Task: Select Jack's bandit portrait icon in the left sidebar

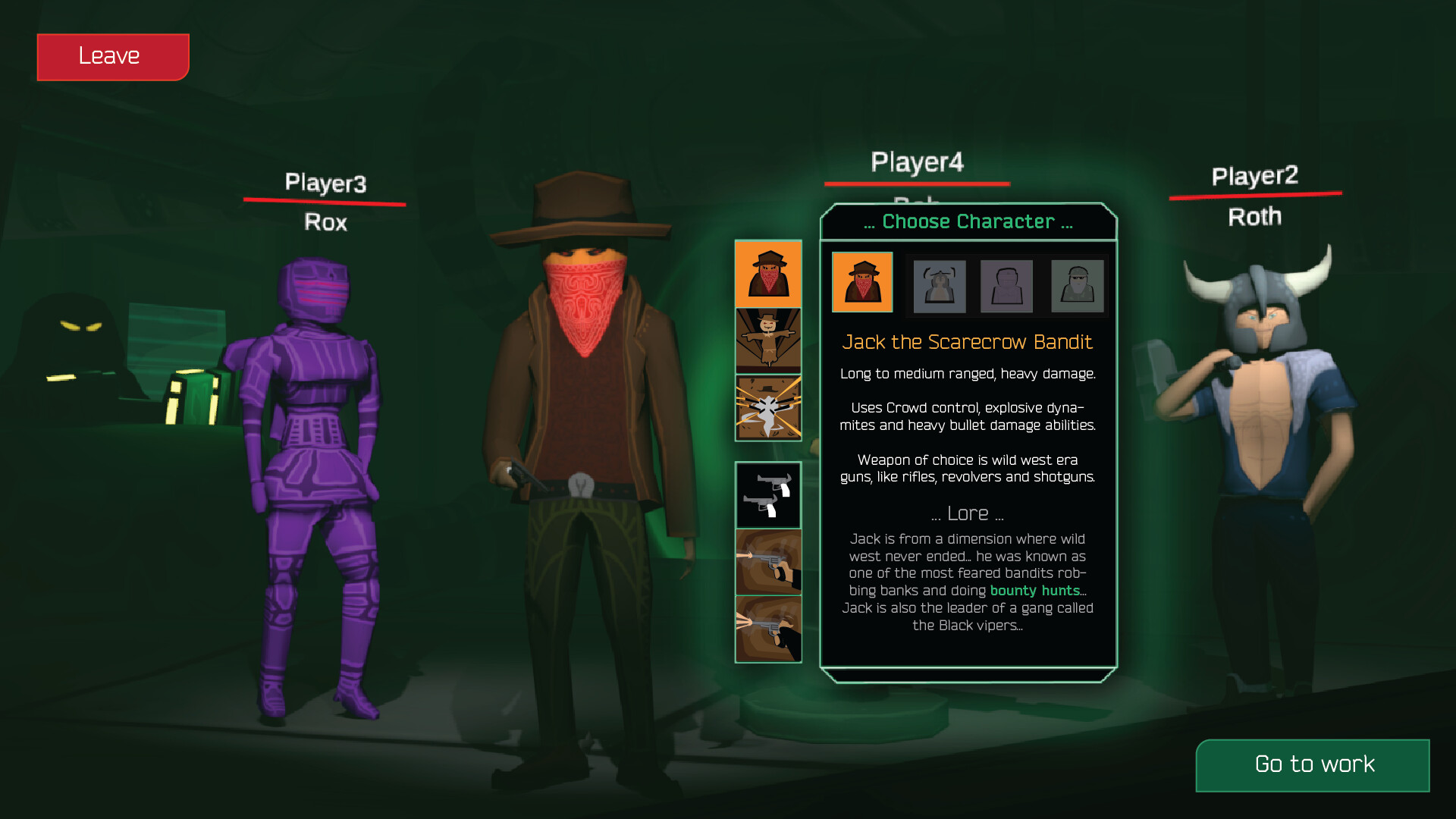Action: click(x=767, y=275)
